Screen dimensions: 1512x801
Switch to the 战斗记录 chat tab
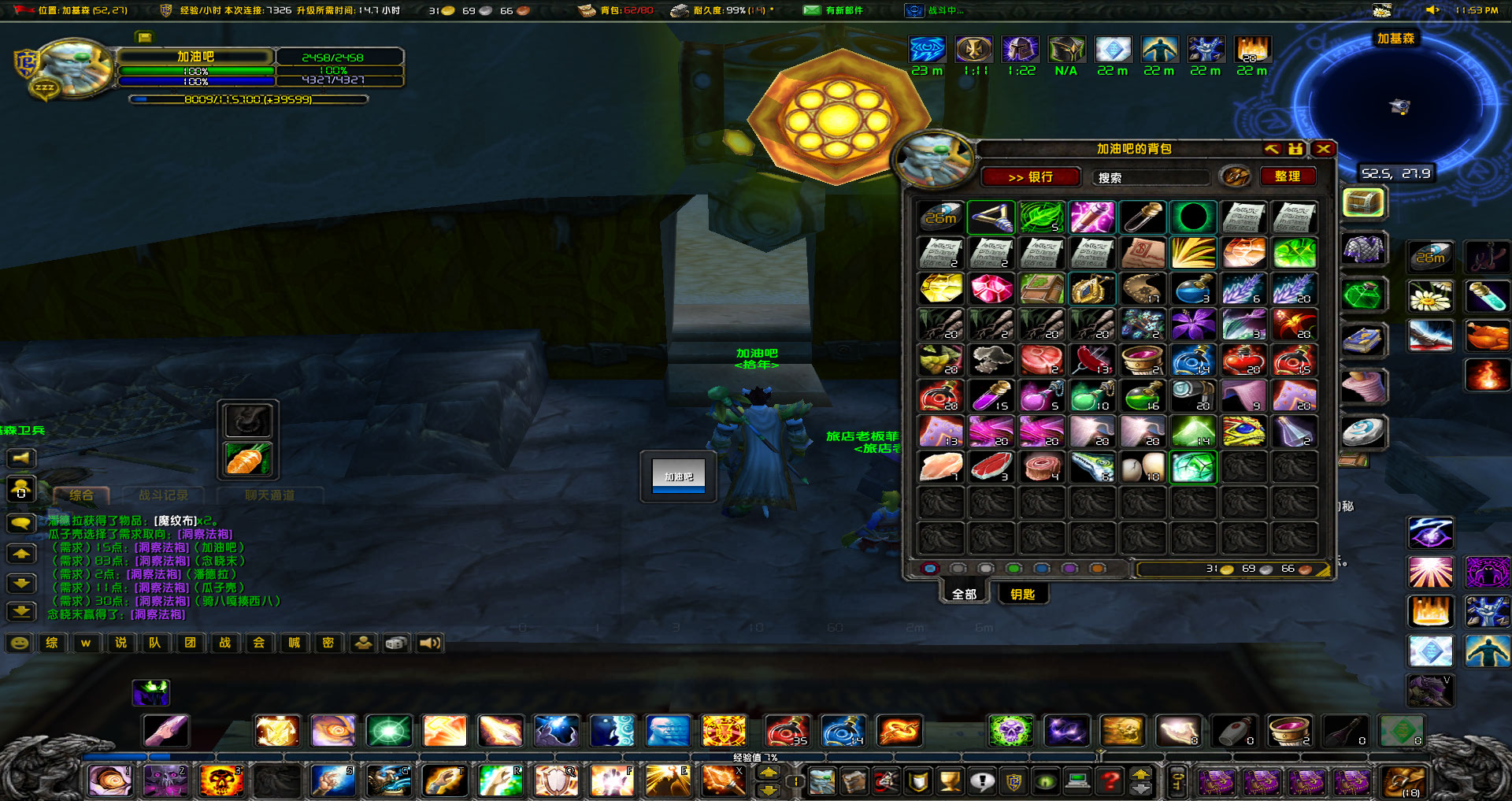(162, 495)
